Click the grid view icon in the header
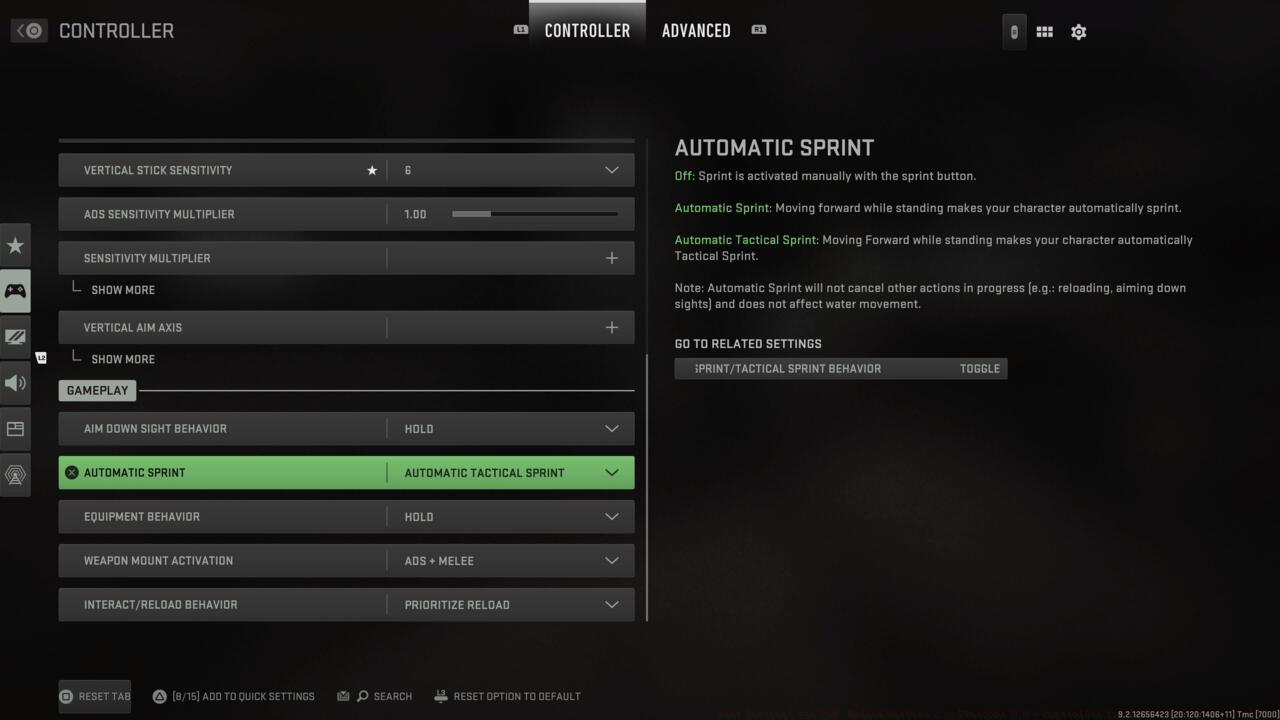The image size is (1280, 720). [1044, 31]
